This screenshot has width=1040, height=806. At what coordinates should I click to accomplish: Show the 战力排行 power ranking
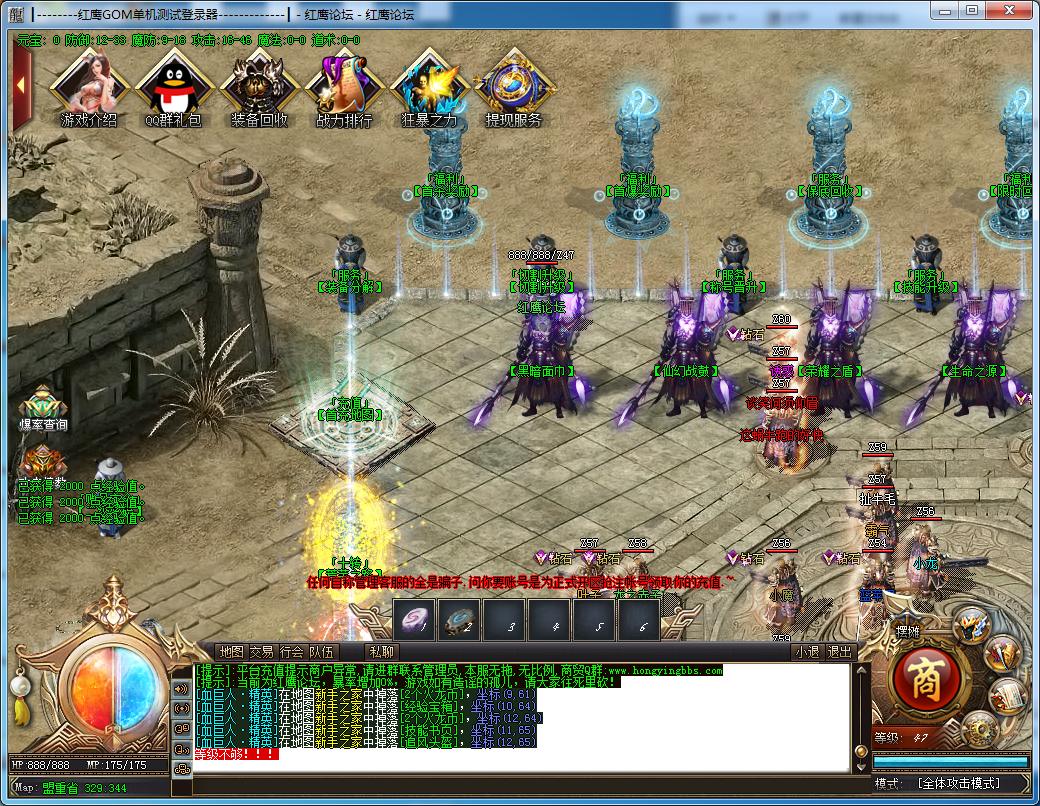coord(344,87)
